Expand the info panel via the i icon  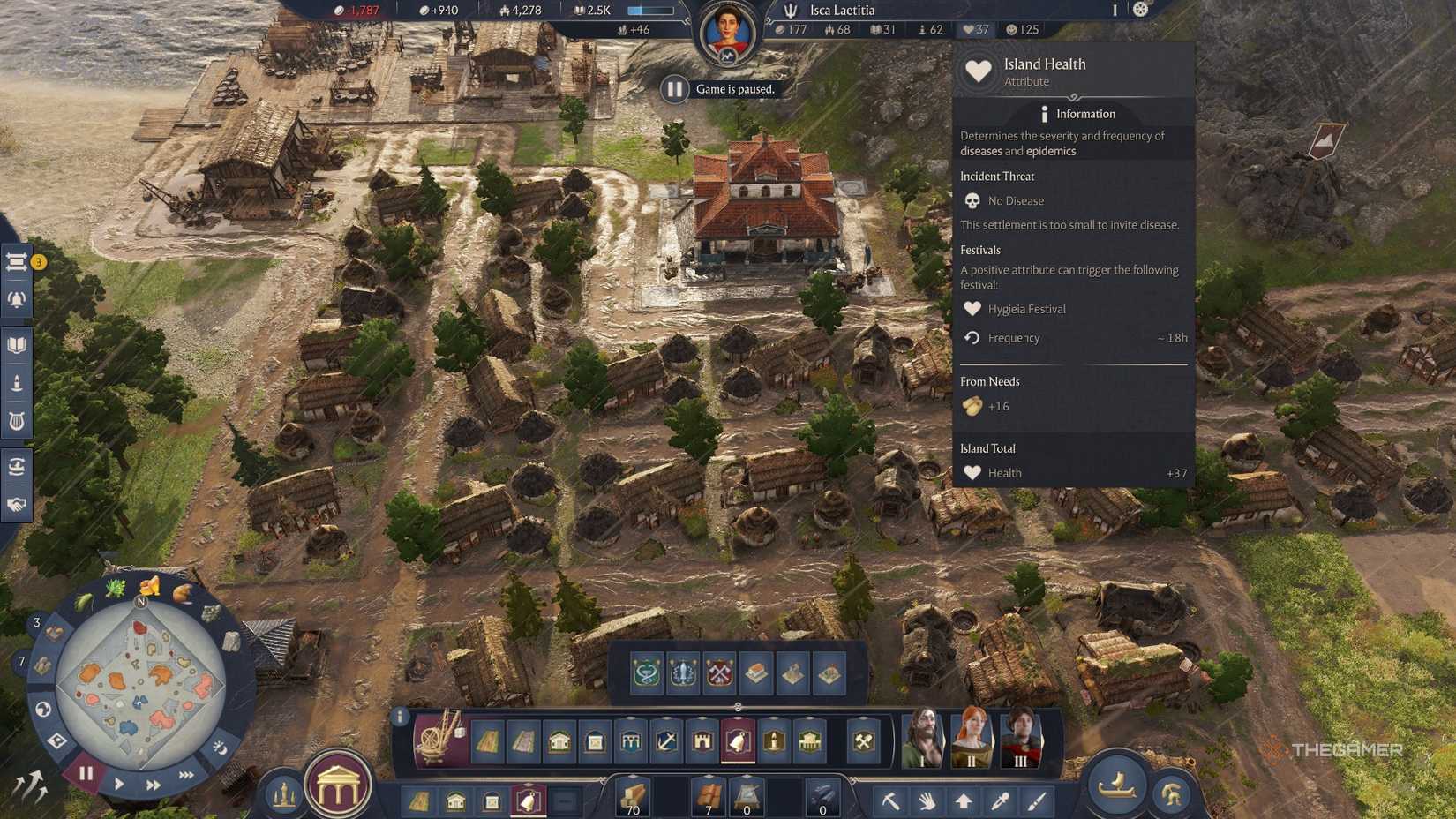pyautogui.click(x=402, y=718)
